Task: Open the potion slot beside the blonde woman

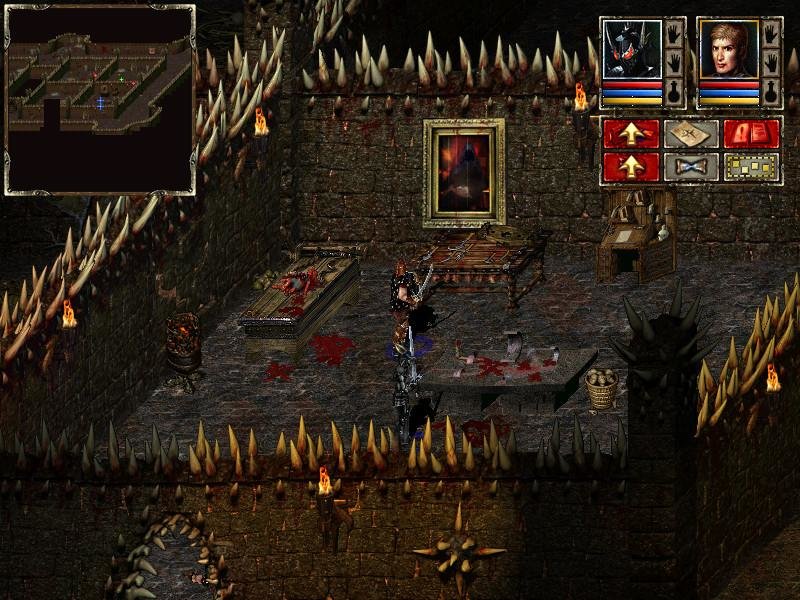Action: 771,93
